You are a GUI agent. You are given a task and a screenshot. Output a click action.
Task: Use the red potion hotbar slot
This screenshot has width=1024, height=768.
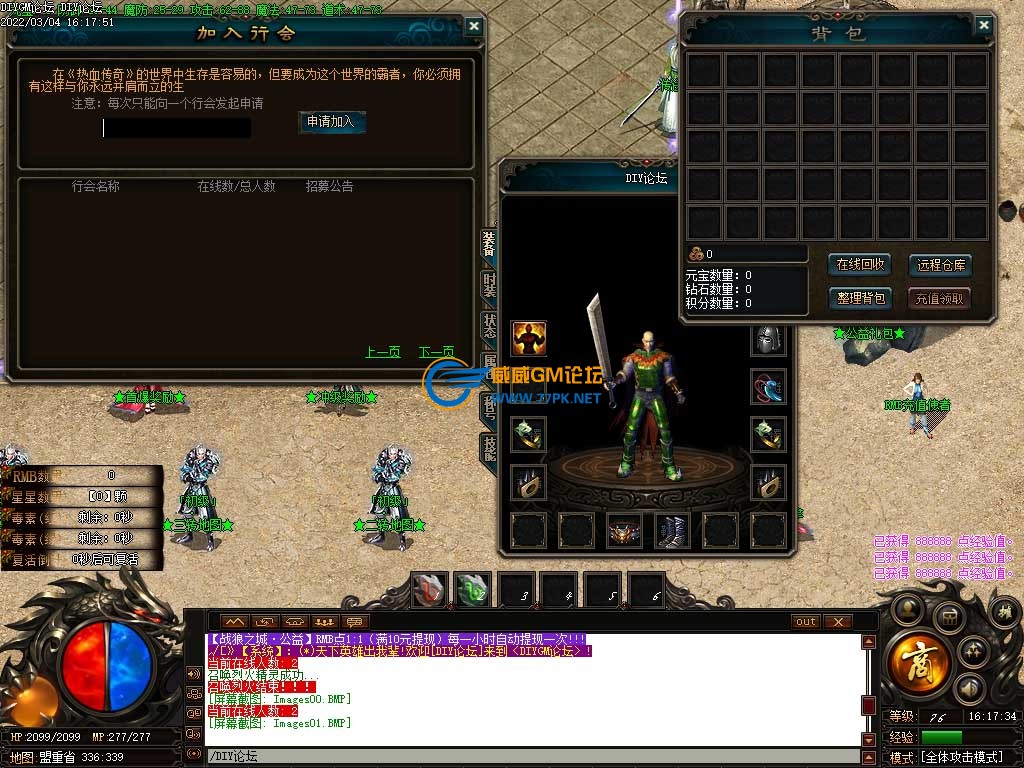coord(431,590)
